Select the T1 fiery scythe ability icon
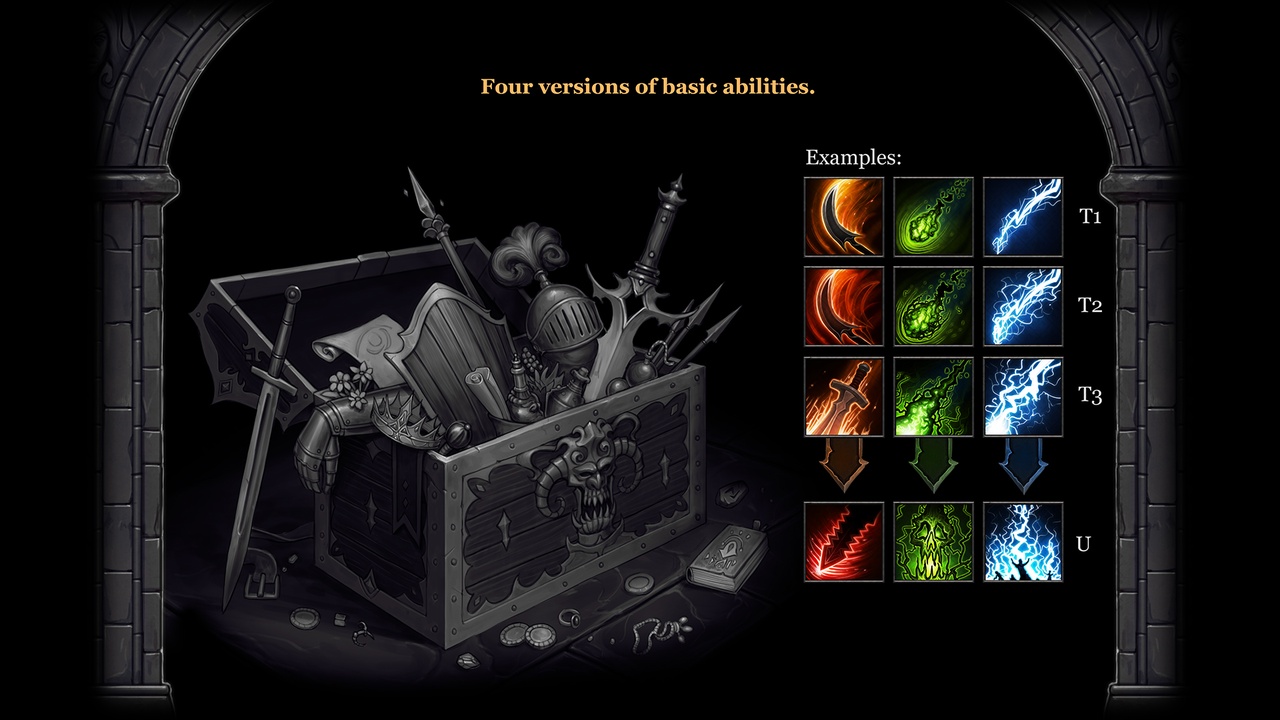 pyautogui.click(x=844, y=217)
